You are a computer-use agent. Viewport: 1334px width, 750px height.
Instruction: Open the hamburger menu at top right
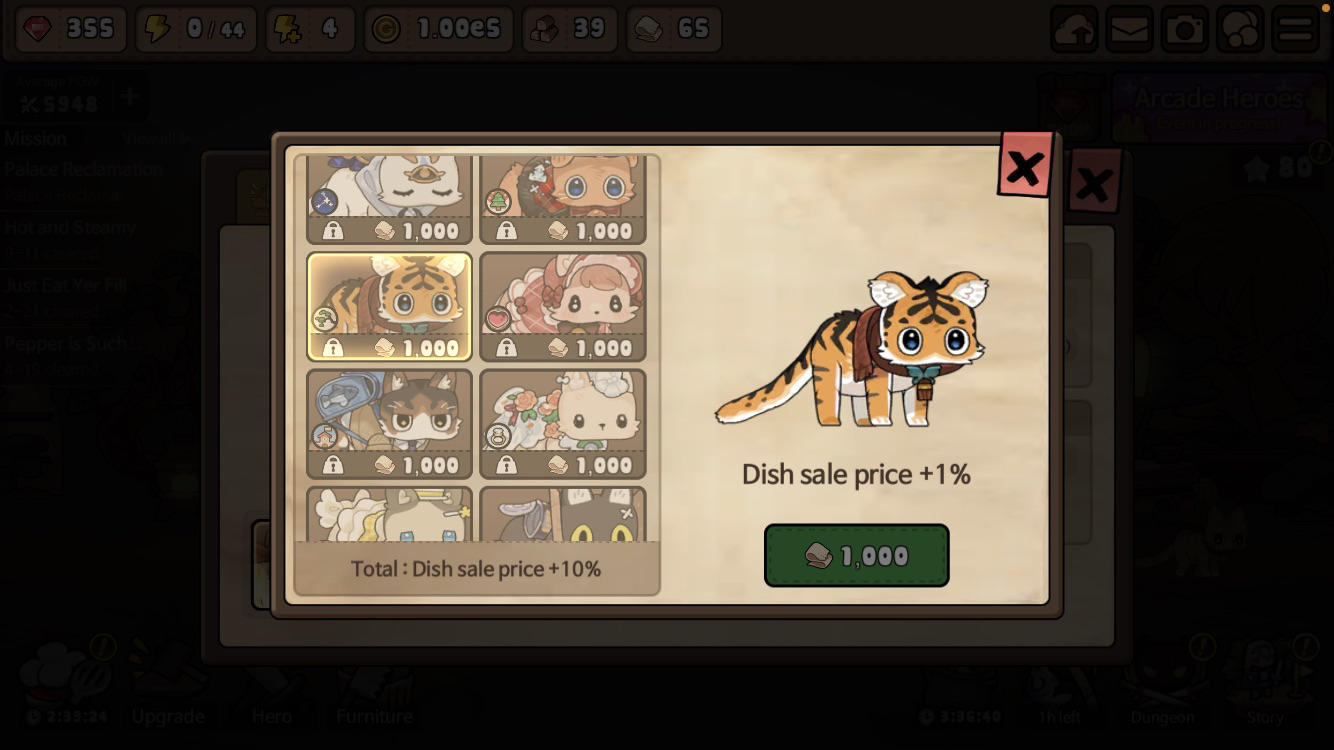(x=1296, y=29)
